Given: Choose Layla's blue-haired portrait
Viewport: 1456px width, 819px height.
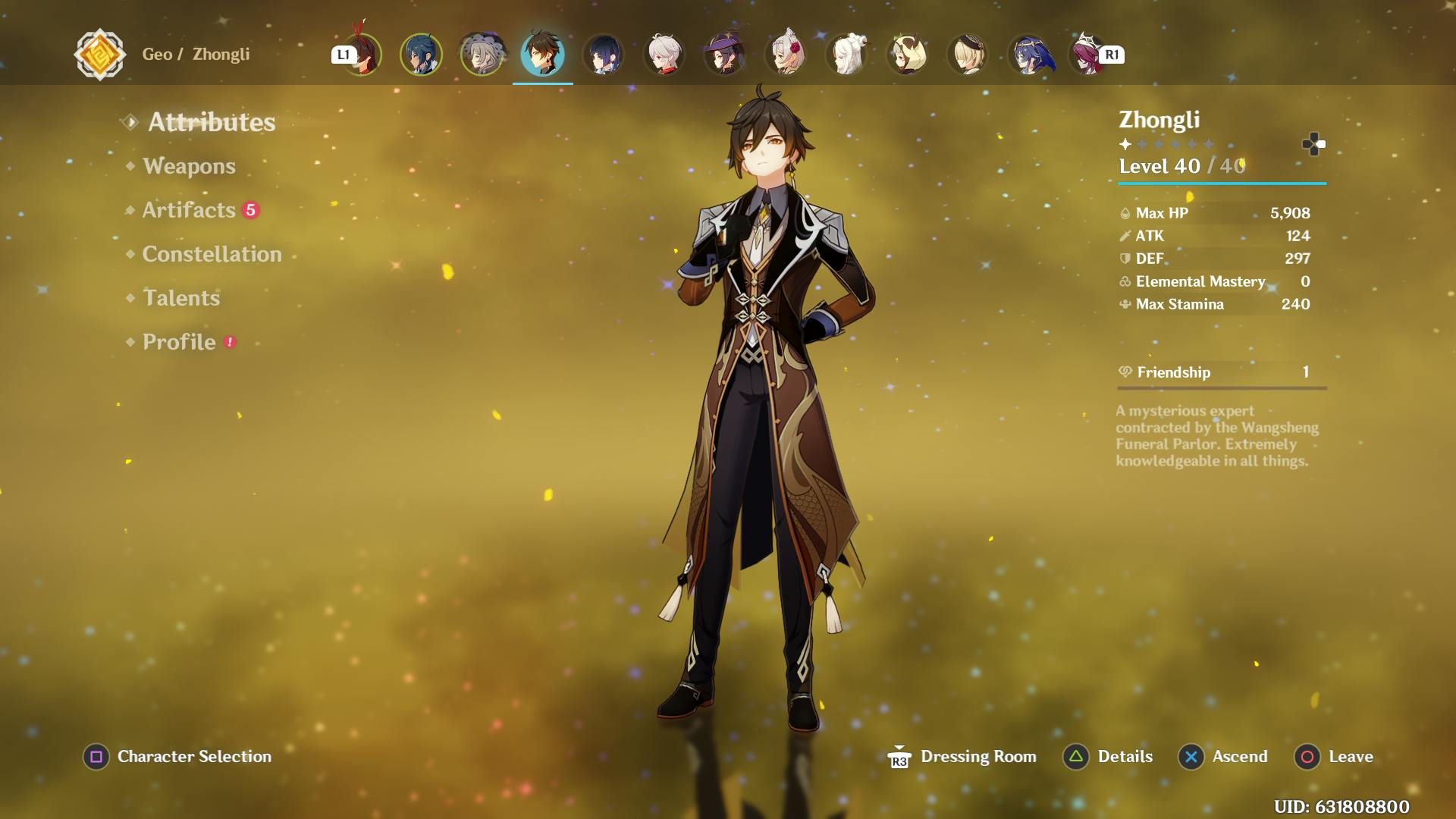Looking at the screenshot, I should tap(1029, 55).
